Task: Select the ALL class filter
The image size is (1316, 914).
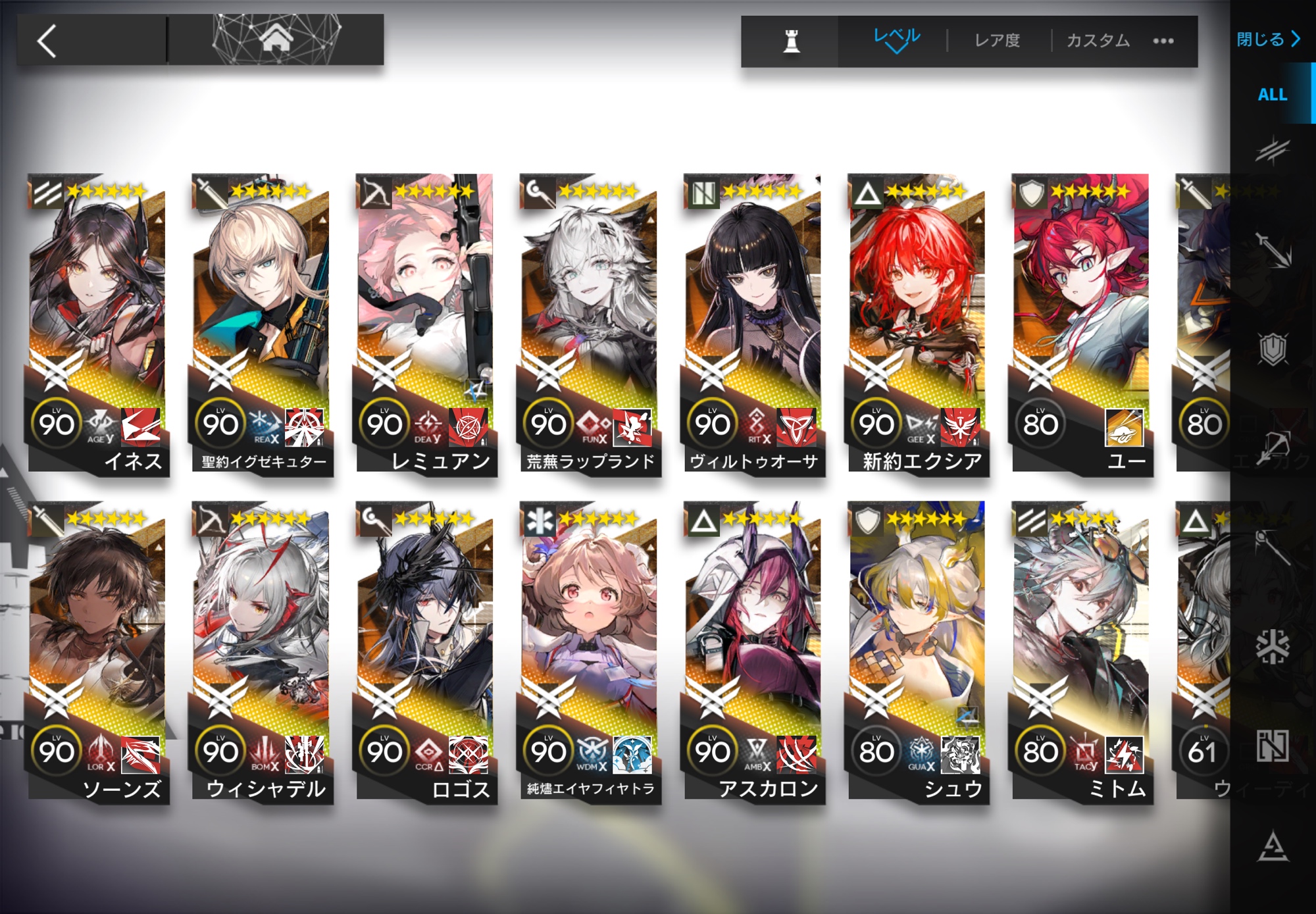Action: pos(1272,95)
